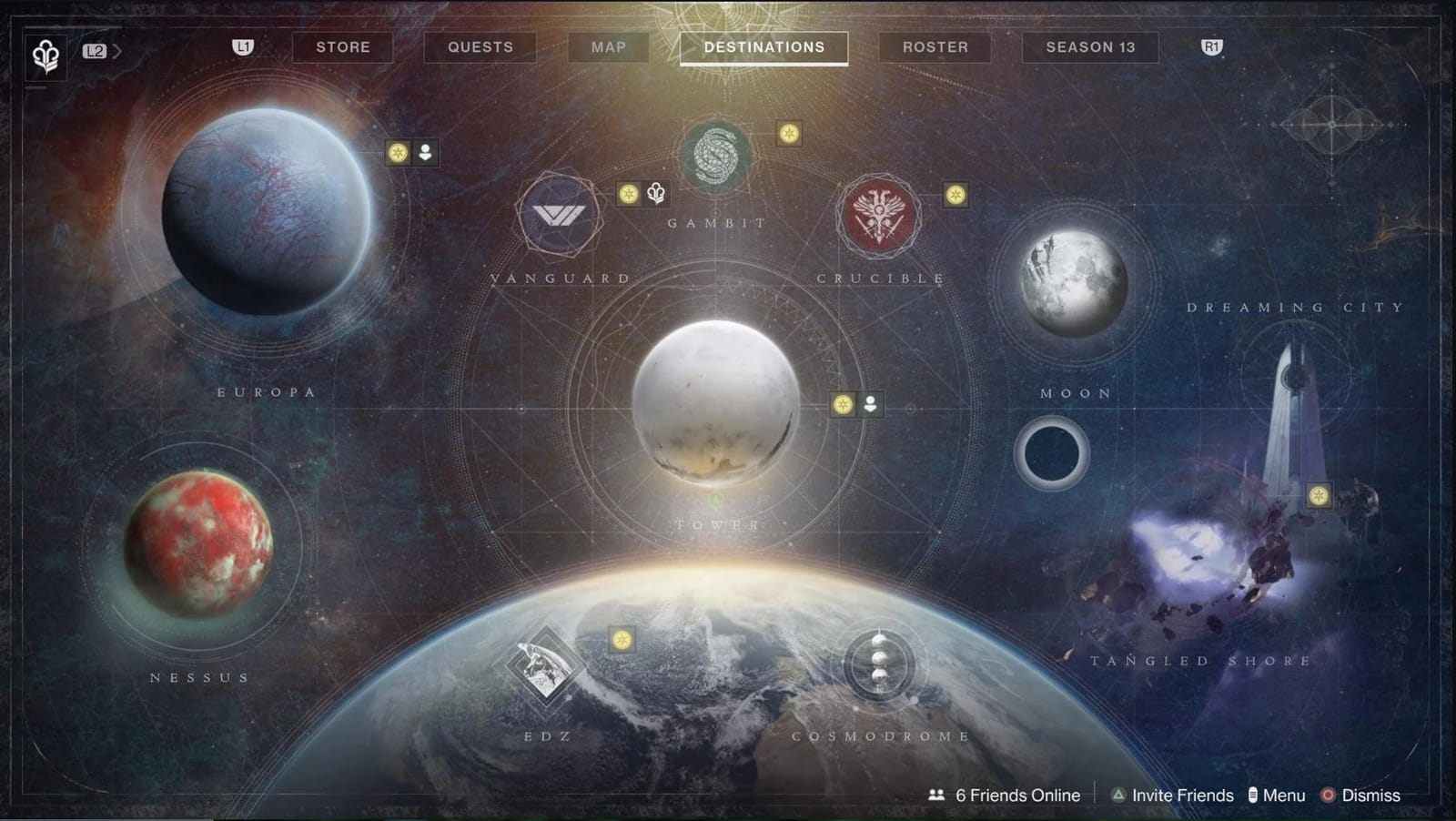Dismiss the destinations screen
This screenshot has width=1456, height=821.
click(x=1372, y=795)
